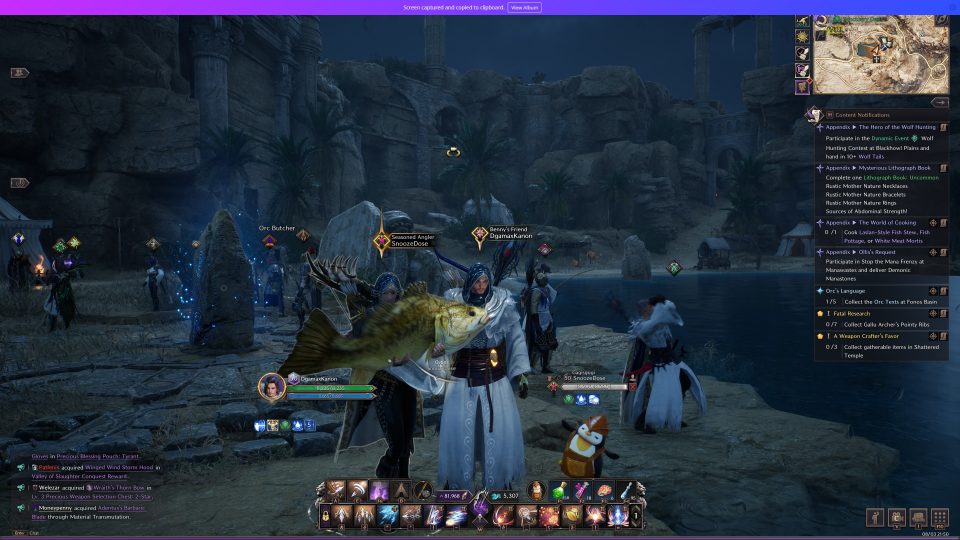Use the pink potion consumable slot
Viewport: 960px width, 540px height.
(x=581, y=490)
